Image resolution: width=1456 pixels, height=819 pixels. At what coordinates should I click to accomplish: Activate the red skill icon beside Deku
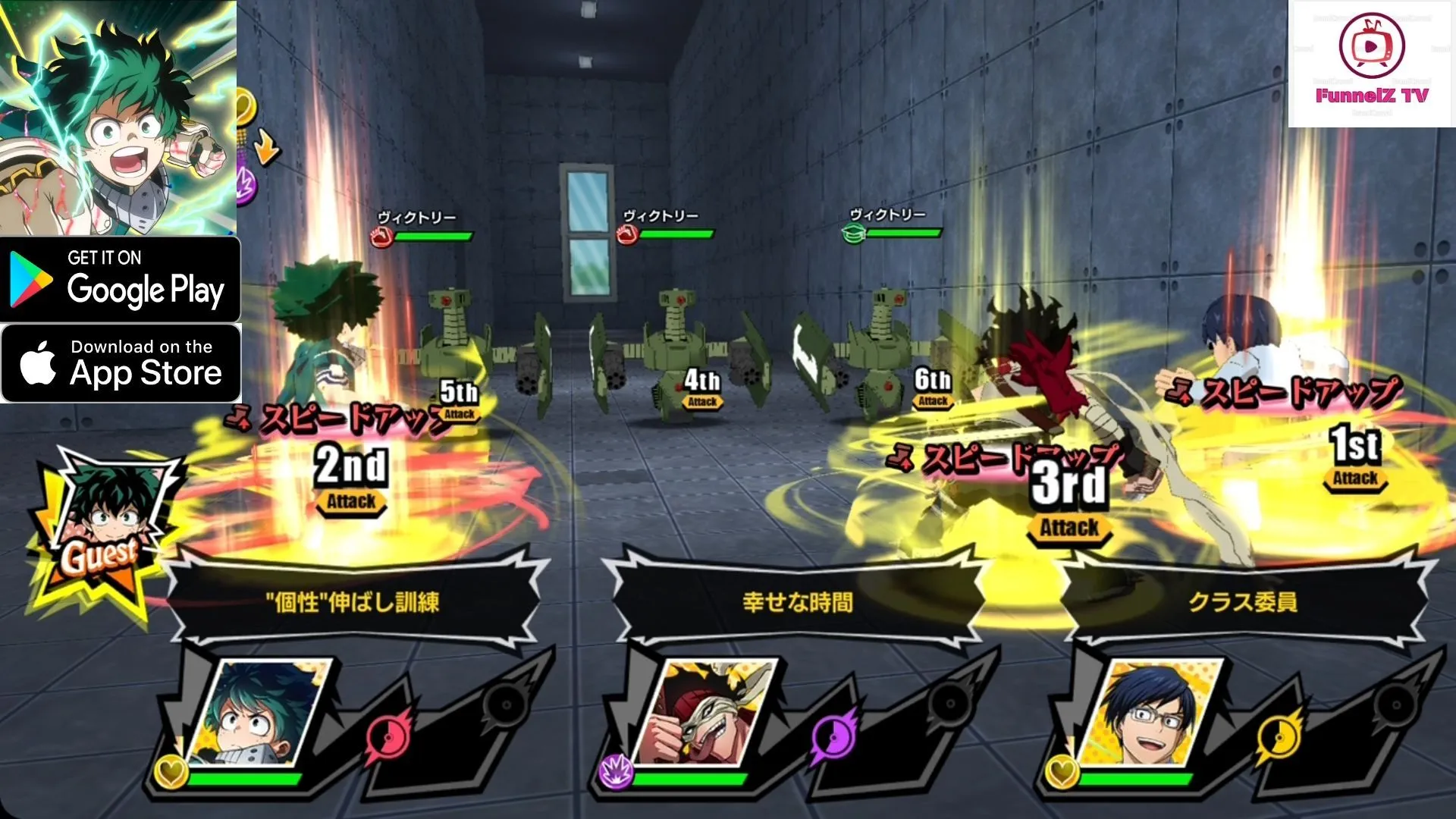tap(389, 736)
